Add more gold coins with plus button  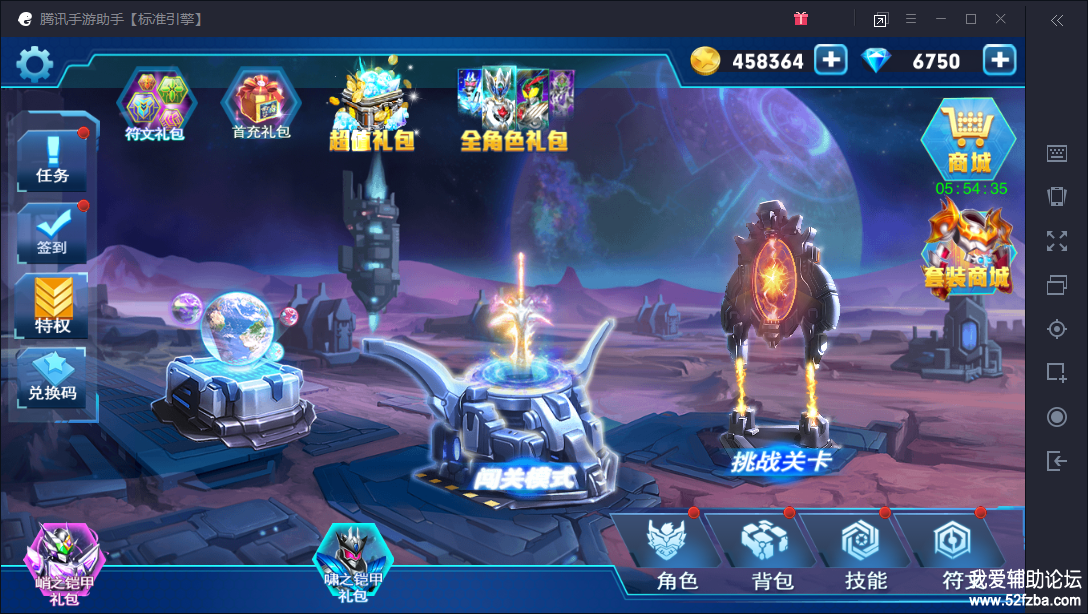[x=830, y=61]
